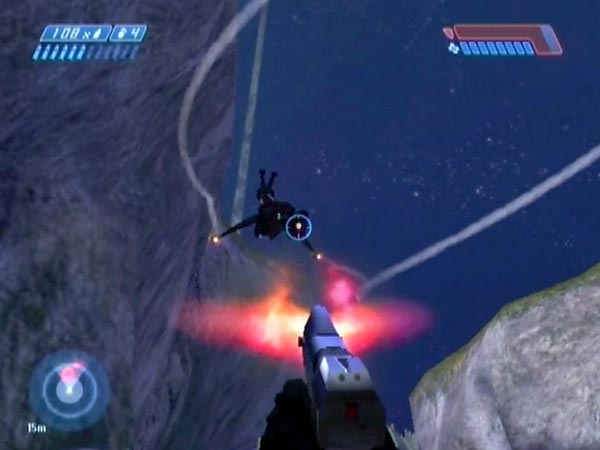The height and width of the screenshot is (450, 600).
Task: Click the circular motion tracker radar
Action: click(x=68, y=389)
